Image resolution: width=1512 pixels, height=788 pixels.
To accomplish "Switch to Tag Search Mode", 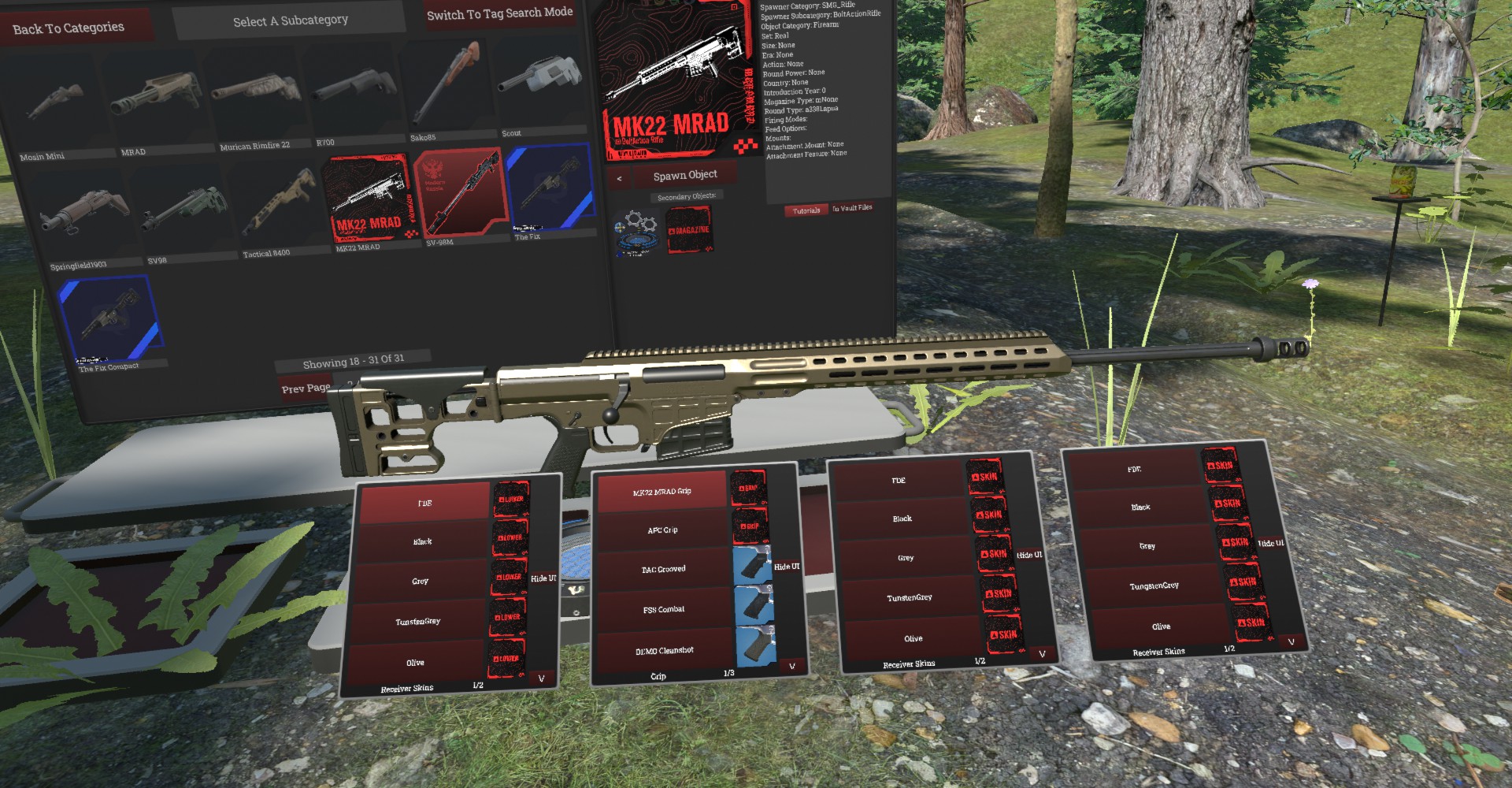I will pyautogui.click(x=499, y=13).
